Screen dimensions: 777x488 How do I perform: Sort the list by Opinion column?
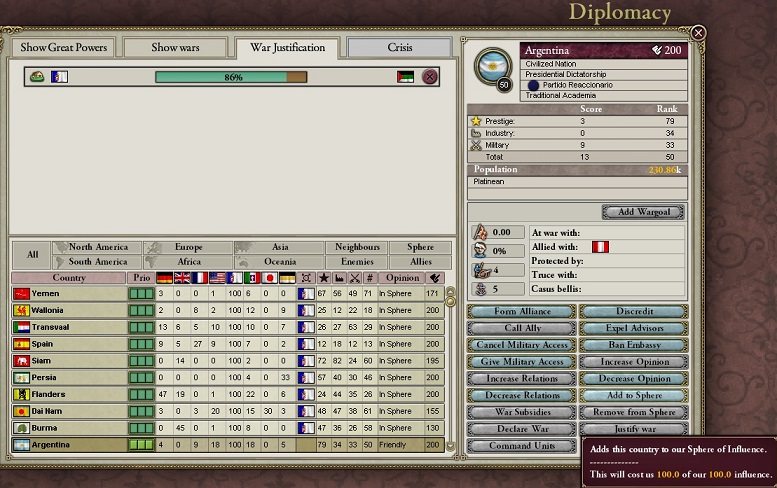point(402,278)
